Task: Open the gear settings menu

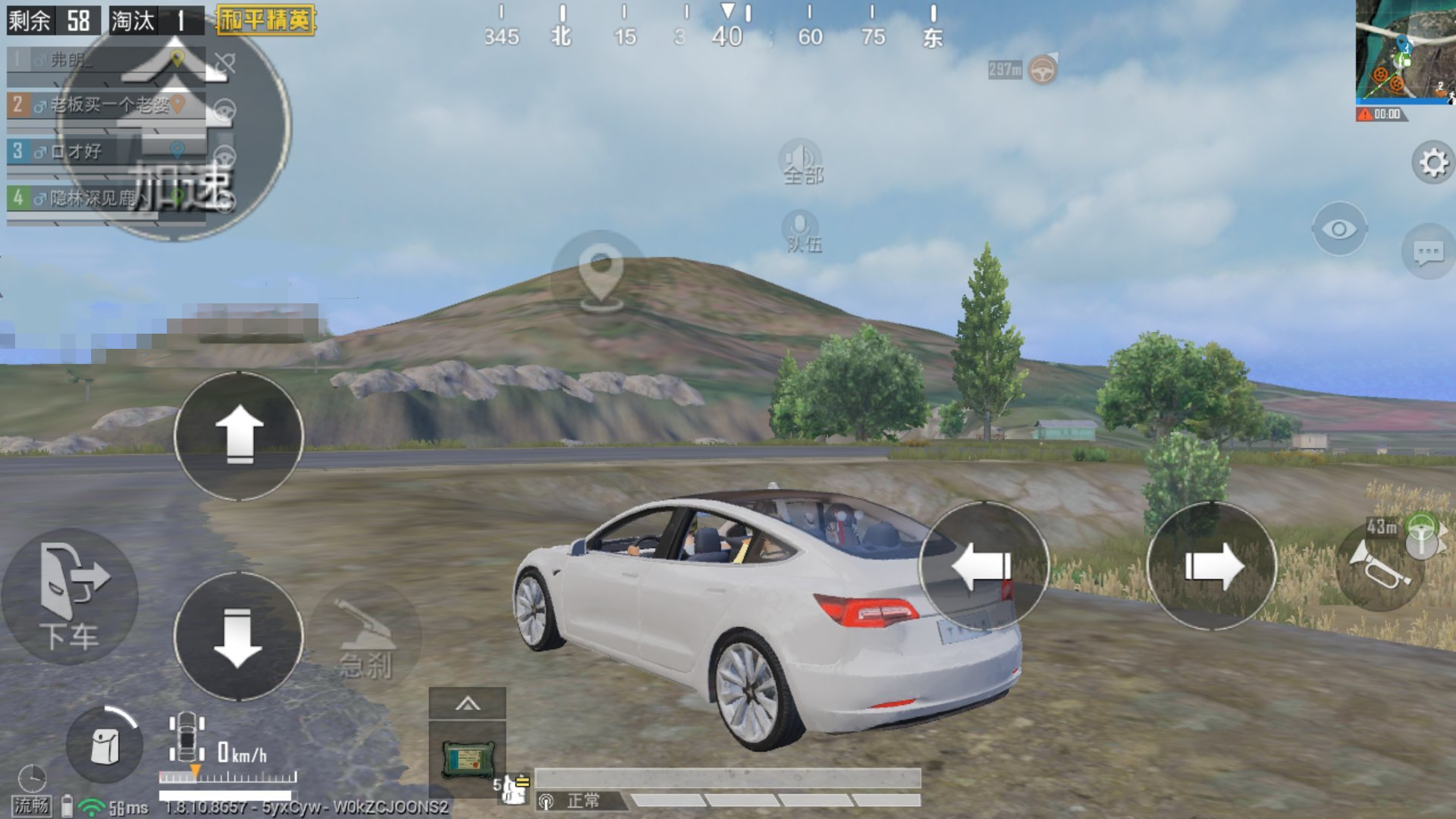Action: coord(1432,162)
